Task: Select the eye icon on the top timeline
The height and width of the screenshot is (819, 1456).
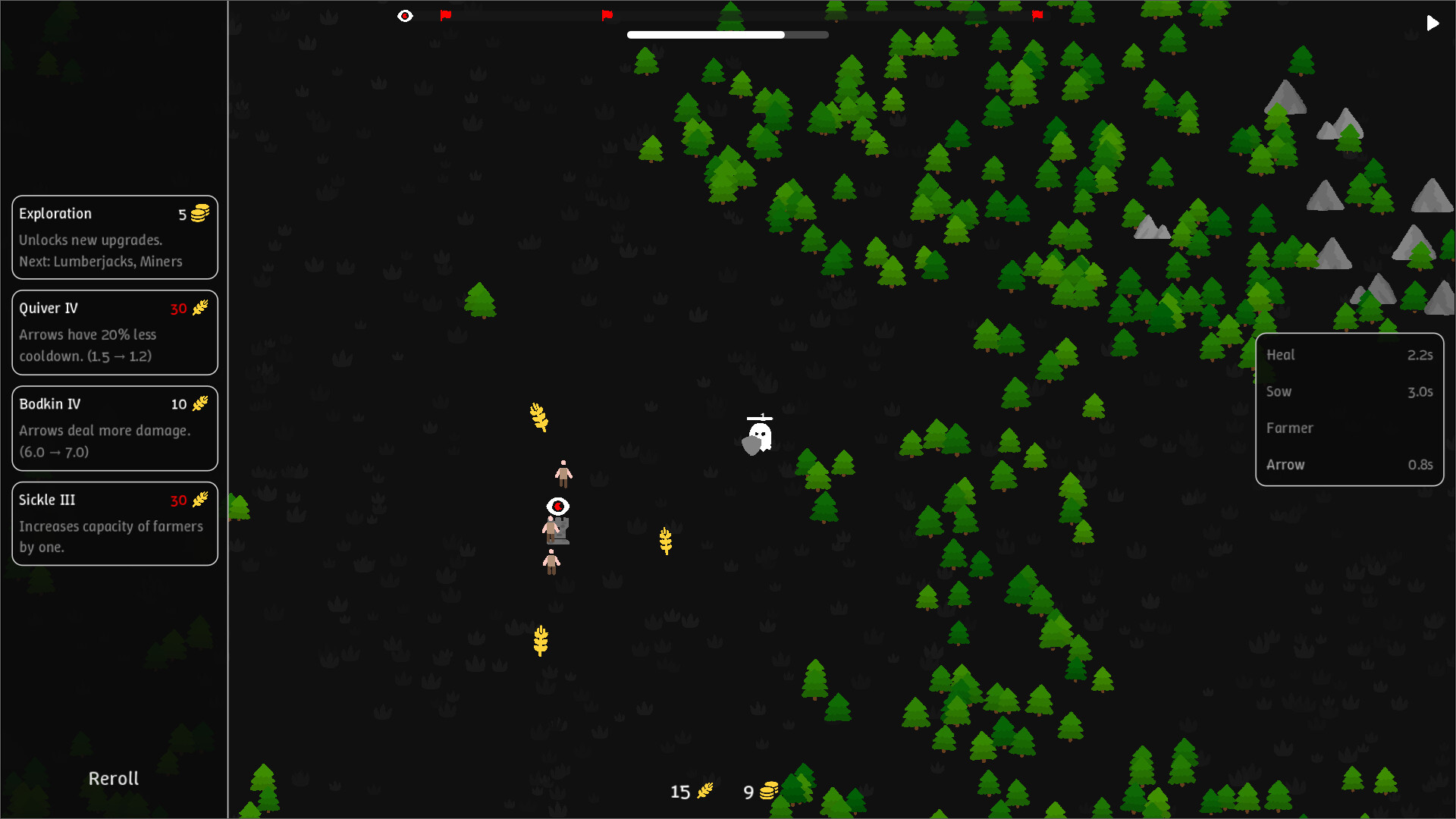Action: coord(406,15)
